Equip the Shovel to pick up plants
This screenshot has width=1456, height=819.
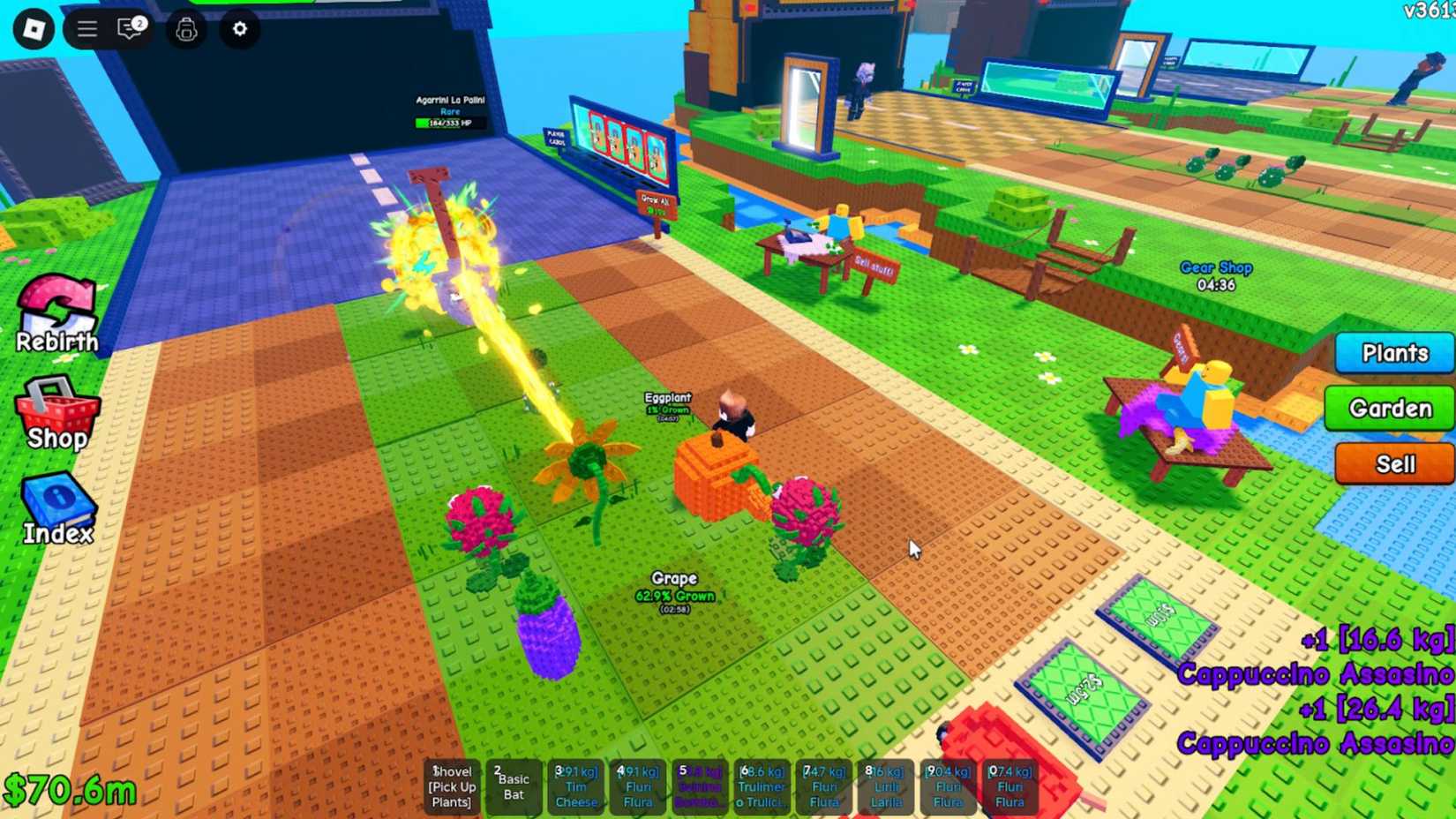pyautogui.click(x=452, y=785)
